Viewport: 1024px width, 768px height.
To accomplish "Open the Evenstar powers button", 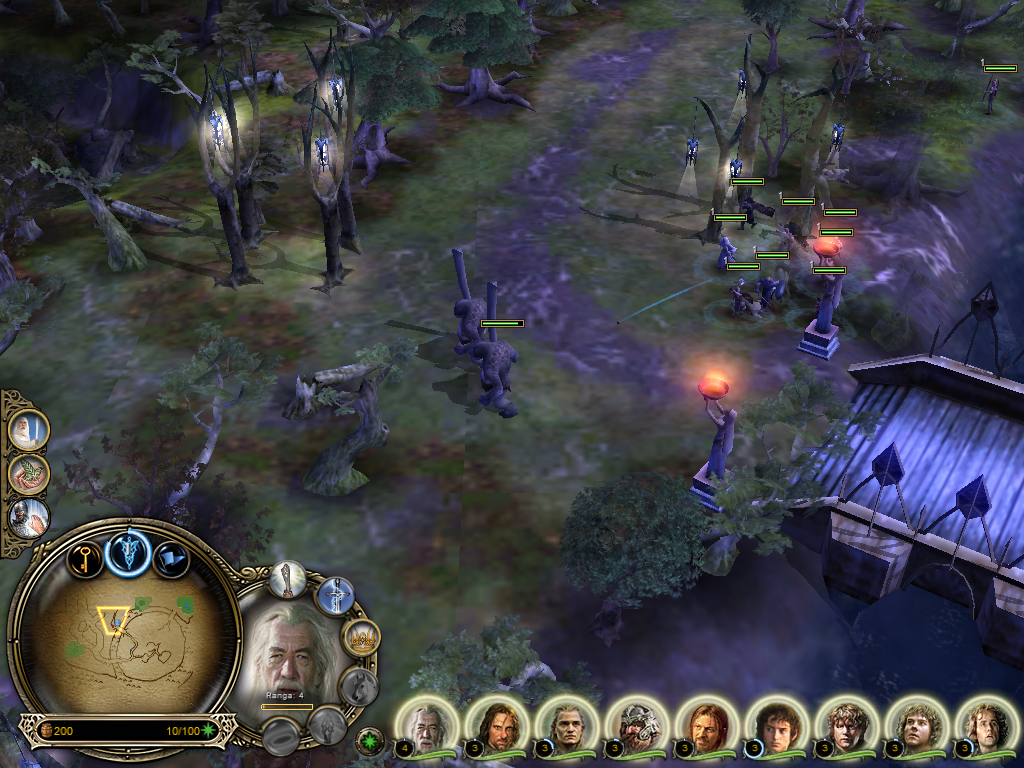I will tap(129, 550).
